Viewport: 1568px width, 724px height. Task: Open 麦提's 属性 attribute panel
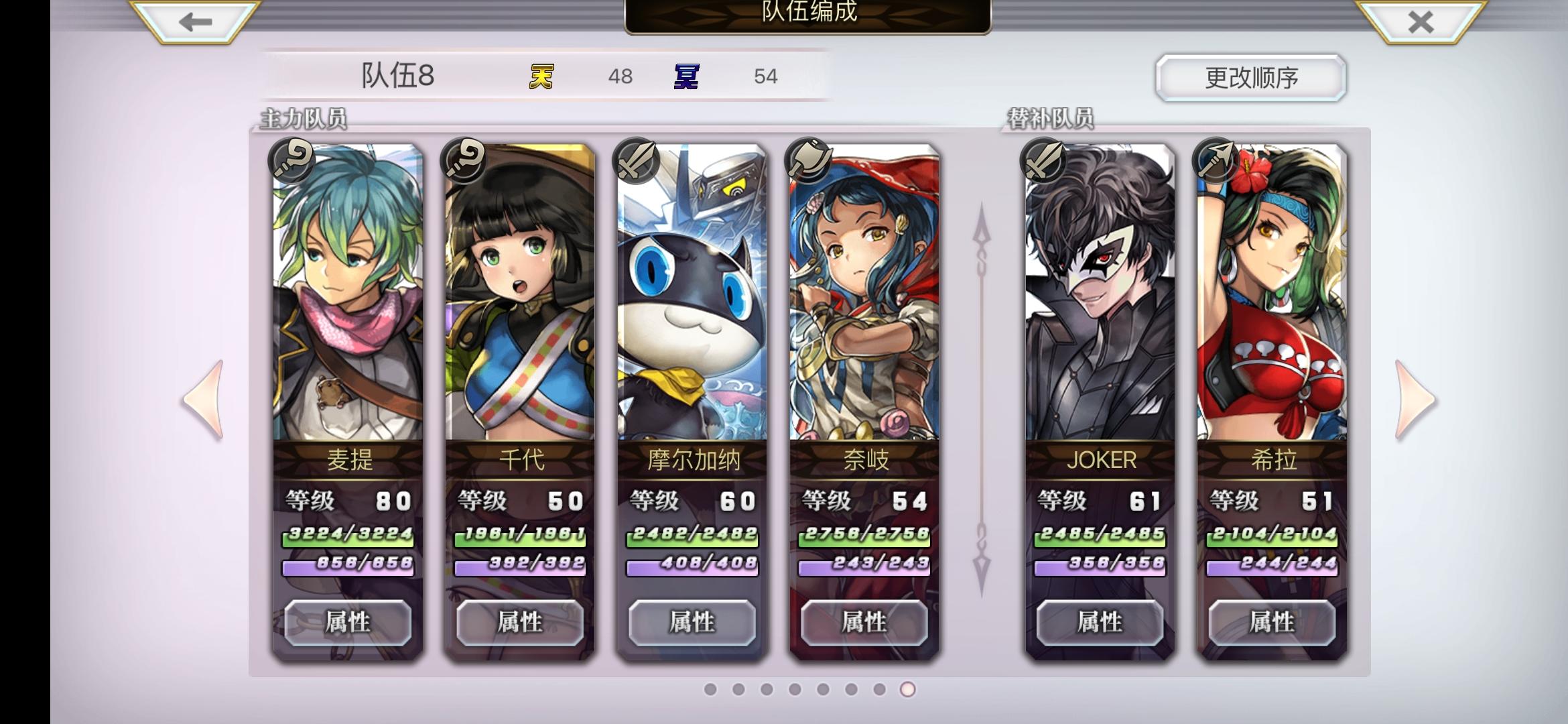tap(348, 622)
